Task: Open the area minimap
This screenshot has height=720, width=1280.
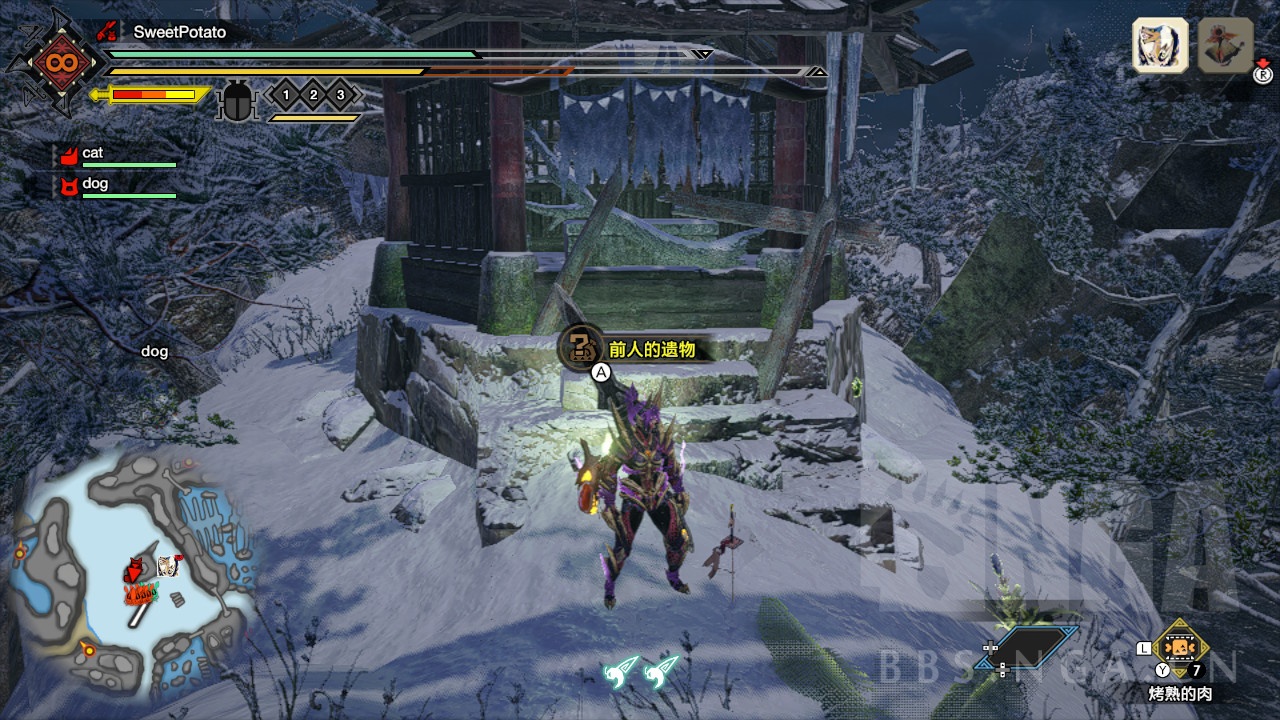Action: pyautogui.click(x=130, y=575)
